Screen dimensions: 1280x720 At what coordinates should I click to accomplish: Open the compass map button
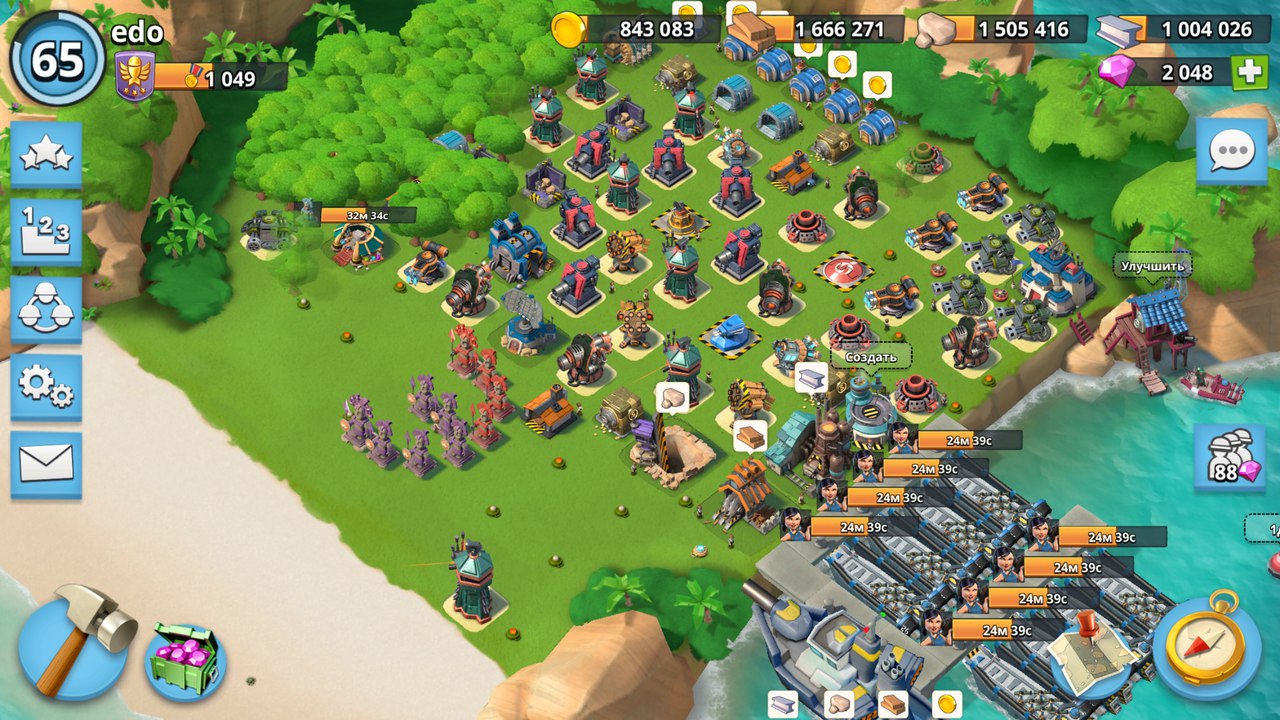[x=1205, y=644]
